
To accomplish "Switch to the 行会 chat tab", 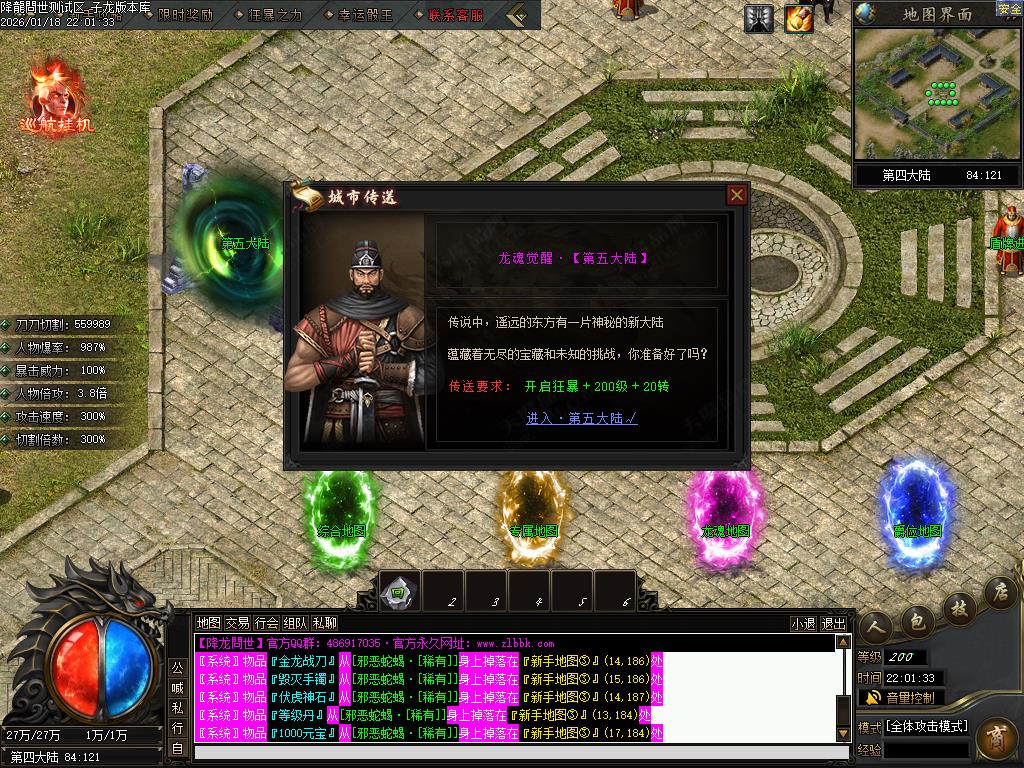I will click(x=266, y=622).
